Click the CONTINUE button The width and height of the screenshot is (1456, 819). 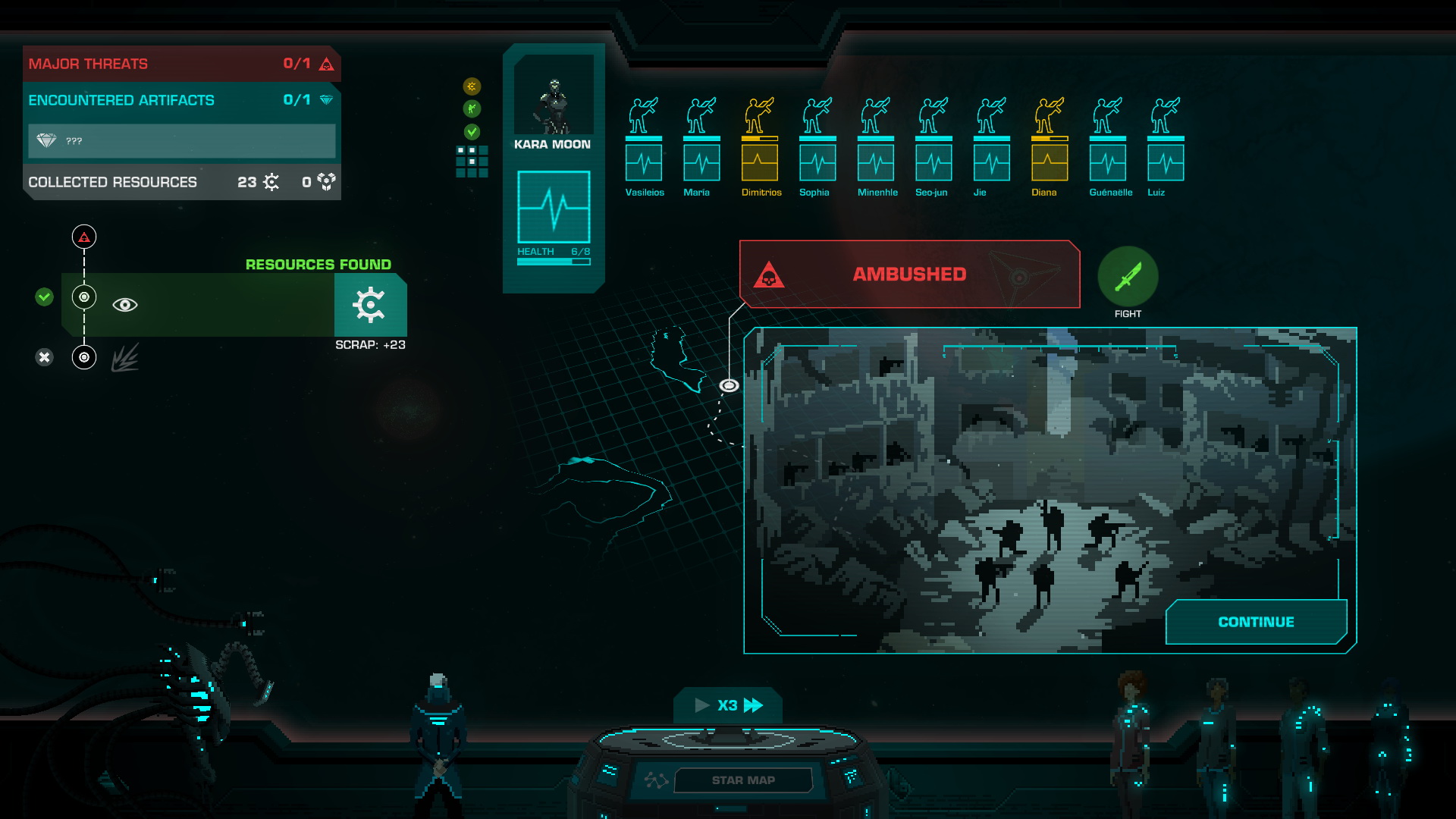pos(1256,622)
